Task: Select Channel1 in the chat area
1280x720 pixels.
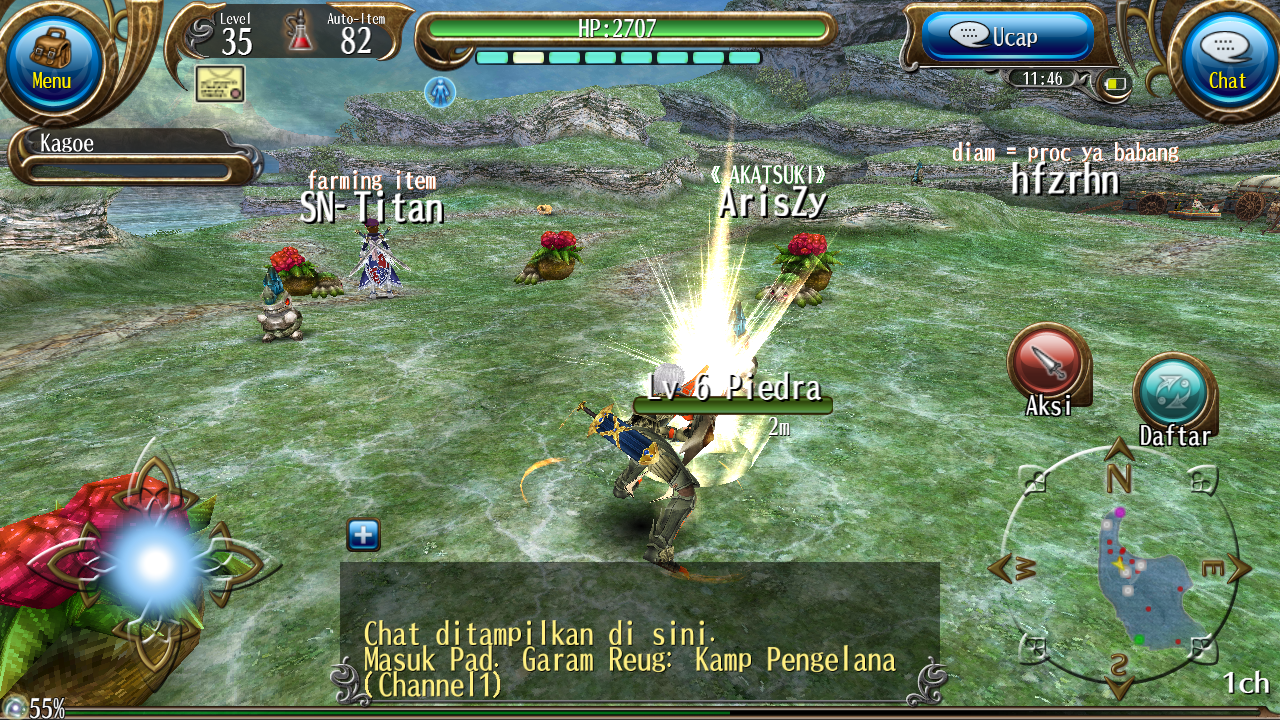Action: (x=430, y=686)
